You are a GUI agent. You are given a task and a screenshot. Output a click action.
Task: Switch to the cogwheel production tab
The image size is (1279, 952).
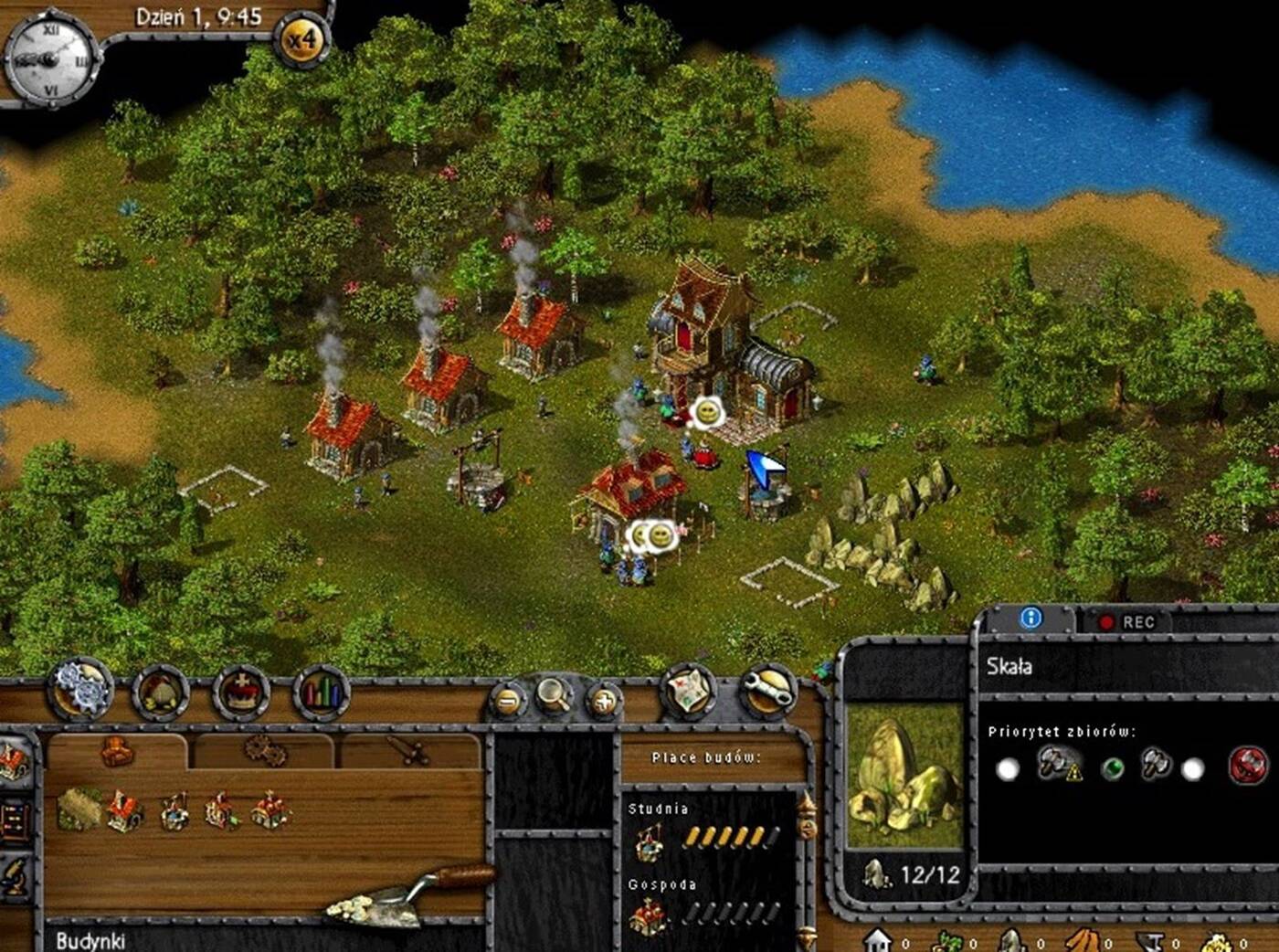pyautogui.click(x=264, y=752)
